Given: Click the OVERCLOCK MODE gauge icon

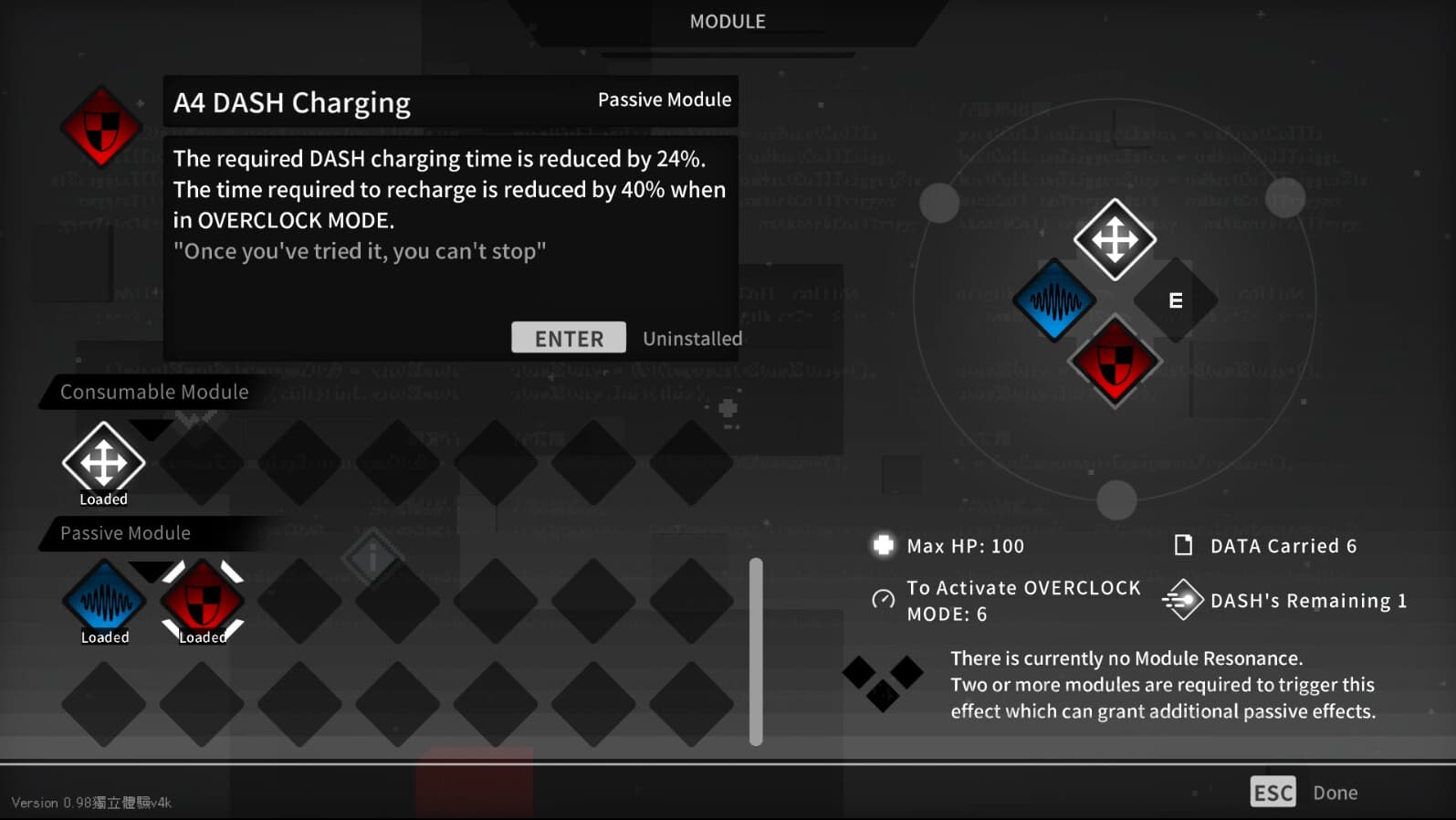Looking at the screenshot, I should [882, 600].
